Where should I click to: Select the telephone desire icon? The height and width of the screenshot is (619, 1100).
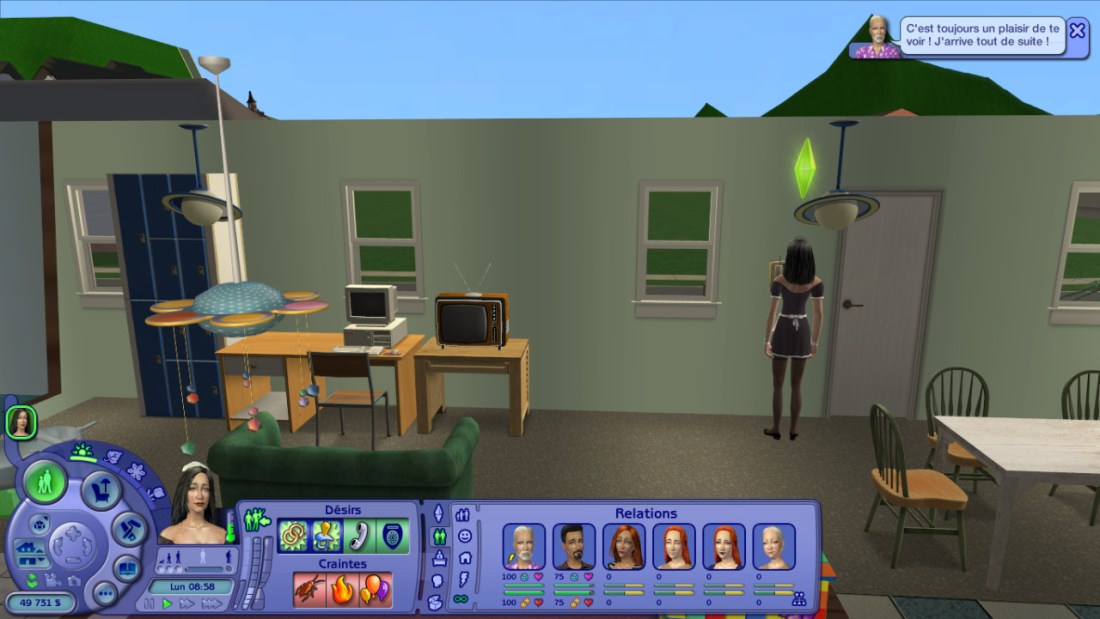point(360,537)
